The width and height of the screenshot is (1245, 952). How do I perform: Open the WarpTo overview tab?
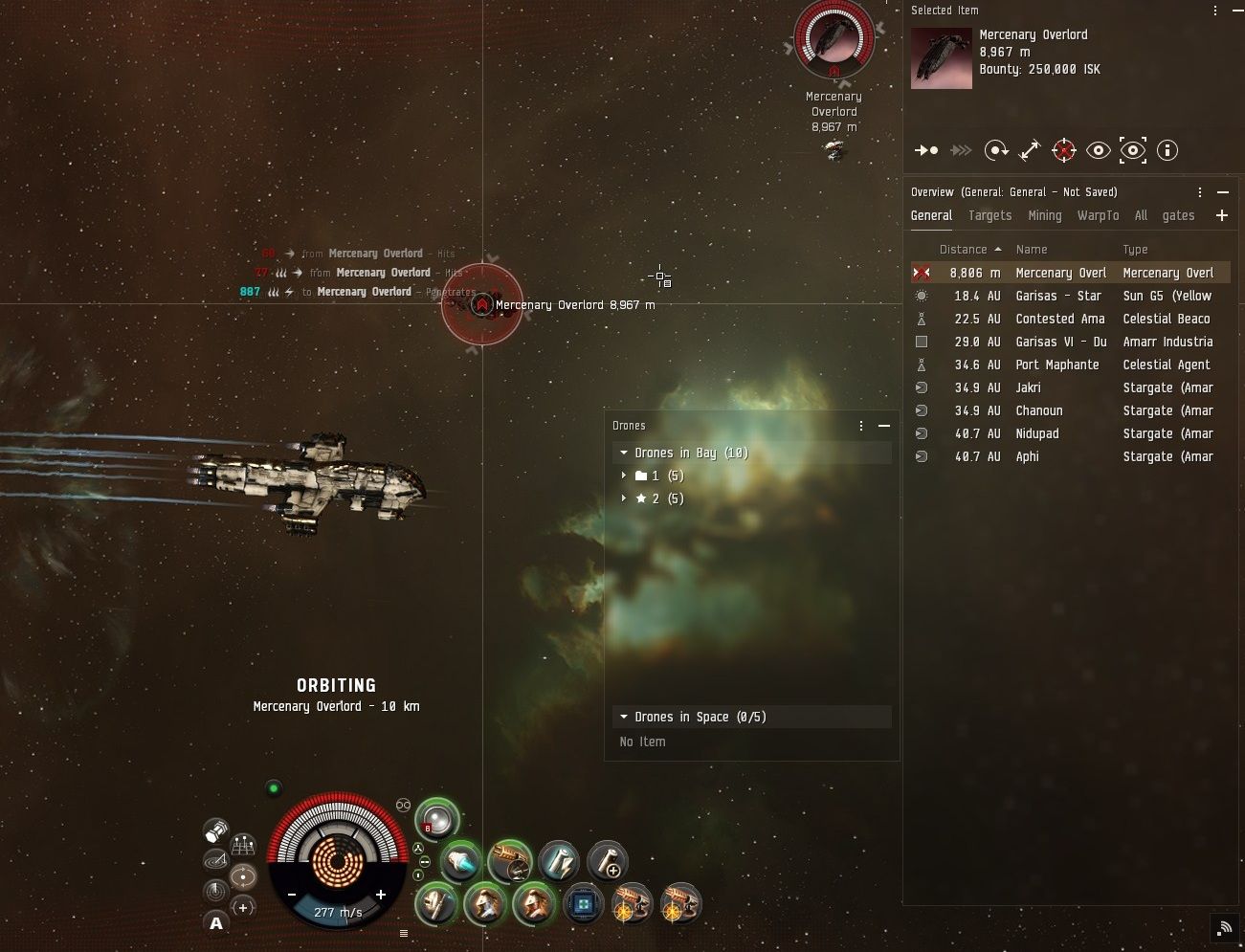pyautogui.click(x=1098, y=216)
